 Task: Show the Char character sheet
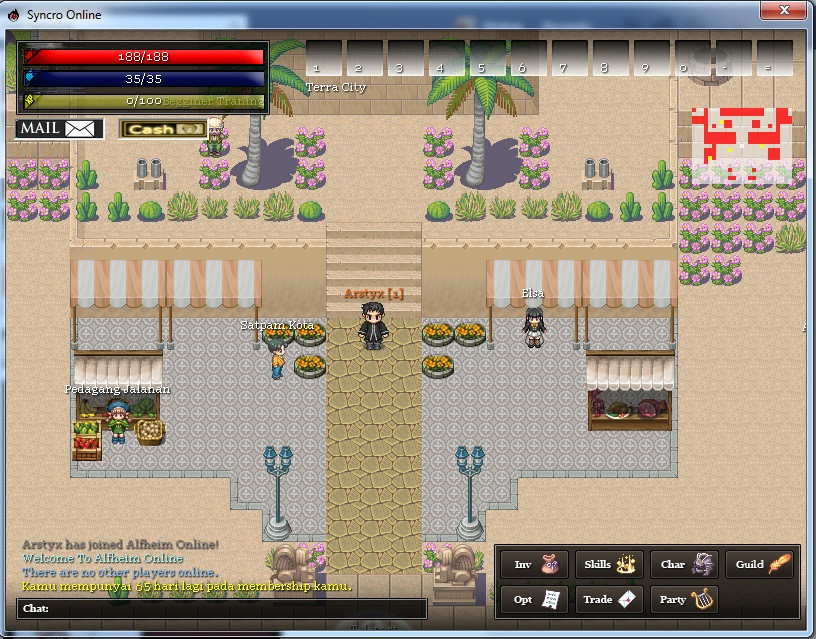click(x=684, y=565)
